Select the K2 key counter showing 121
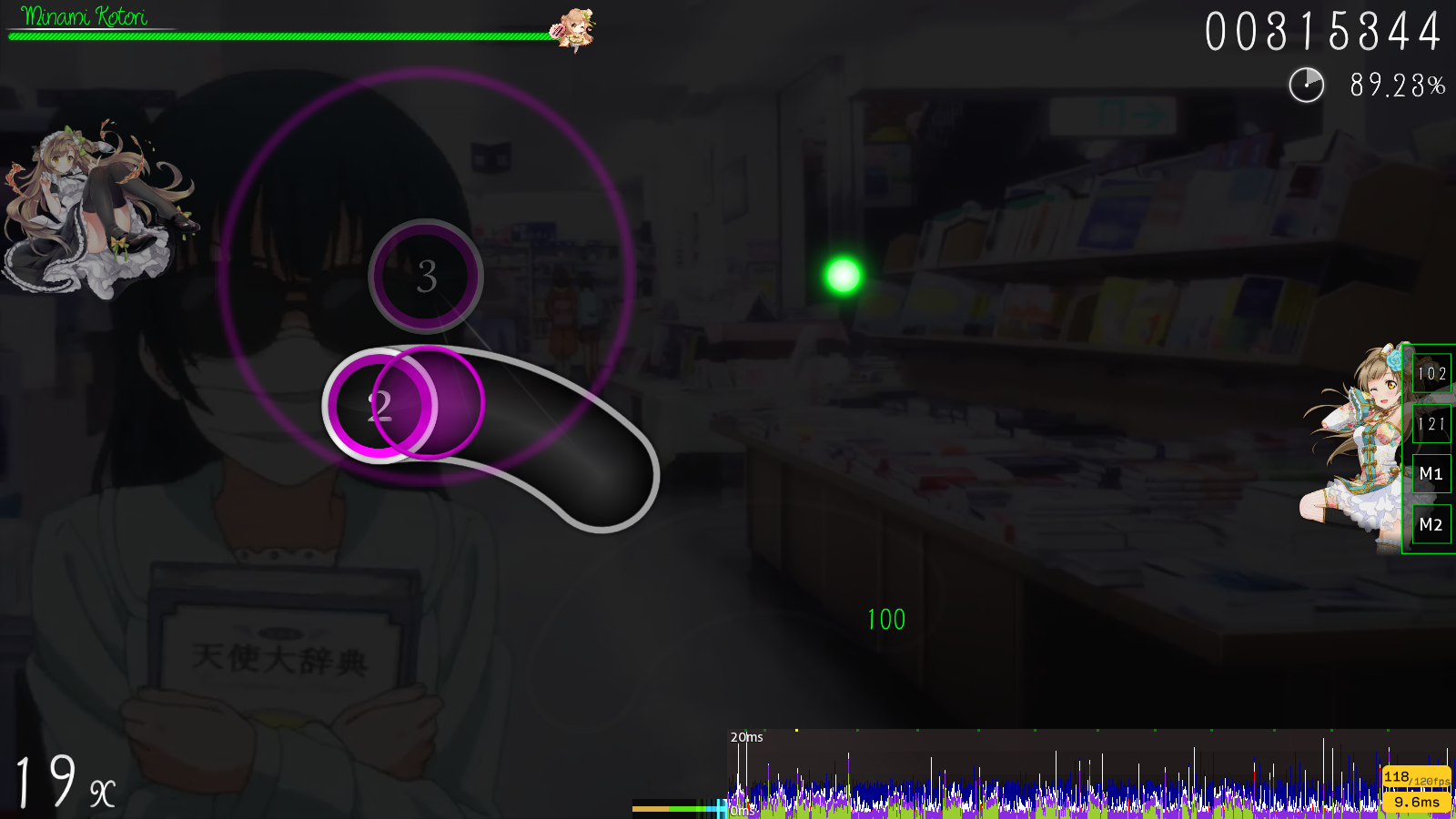Viewport: 1456px width, 819px height. pyautogui.click(x=1431, y=423)
